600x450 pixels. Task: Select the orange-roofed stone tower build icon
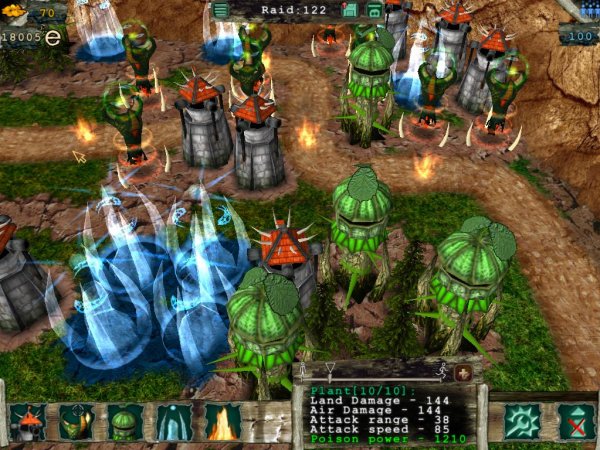tap(28, 422)
